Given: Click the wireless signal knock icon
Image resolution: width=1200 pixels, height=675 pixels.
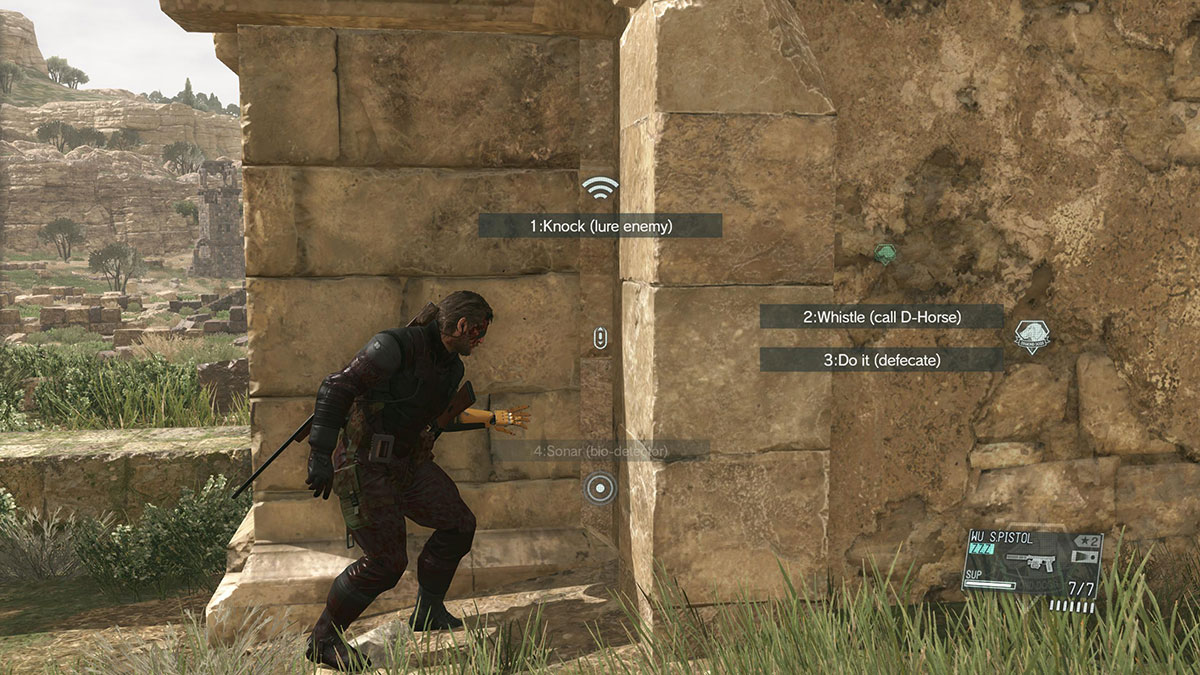Looking at the screenshot, I should pos(600,187).
